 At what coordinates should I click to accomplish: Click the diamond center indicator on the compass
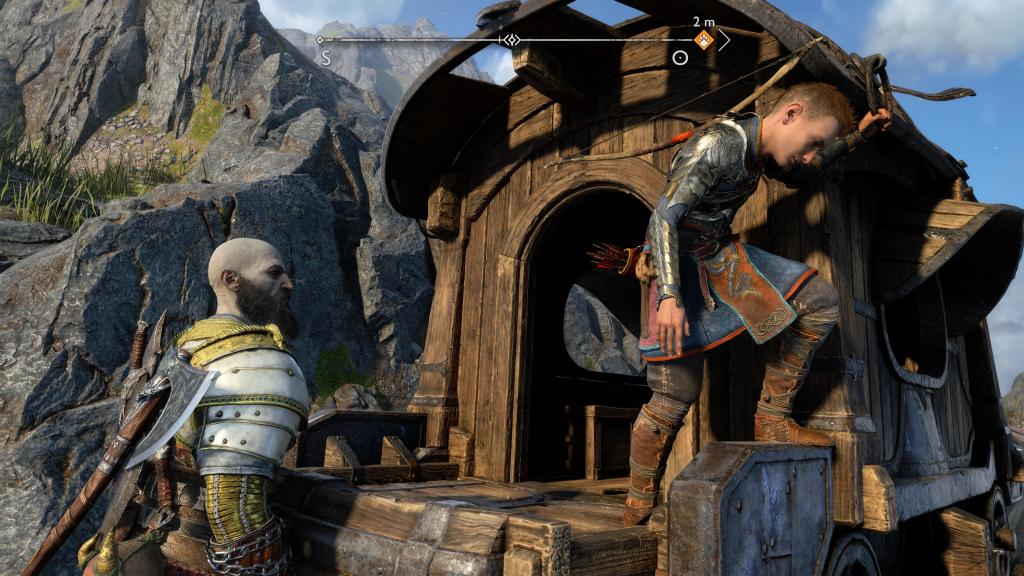tap(511, 40)
